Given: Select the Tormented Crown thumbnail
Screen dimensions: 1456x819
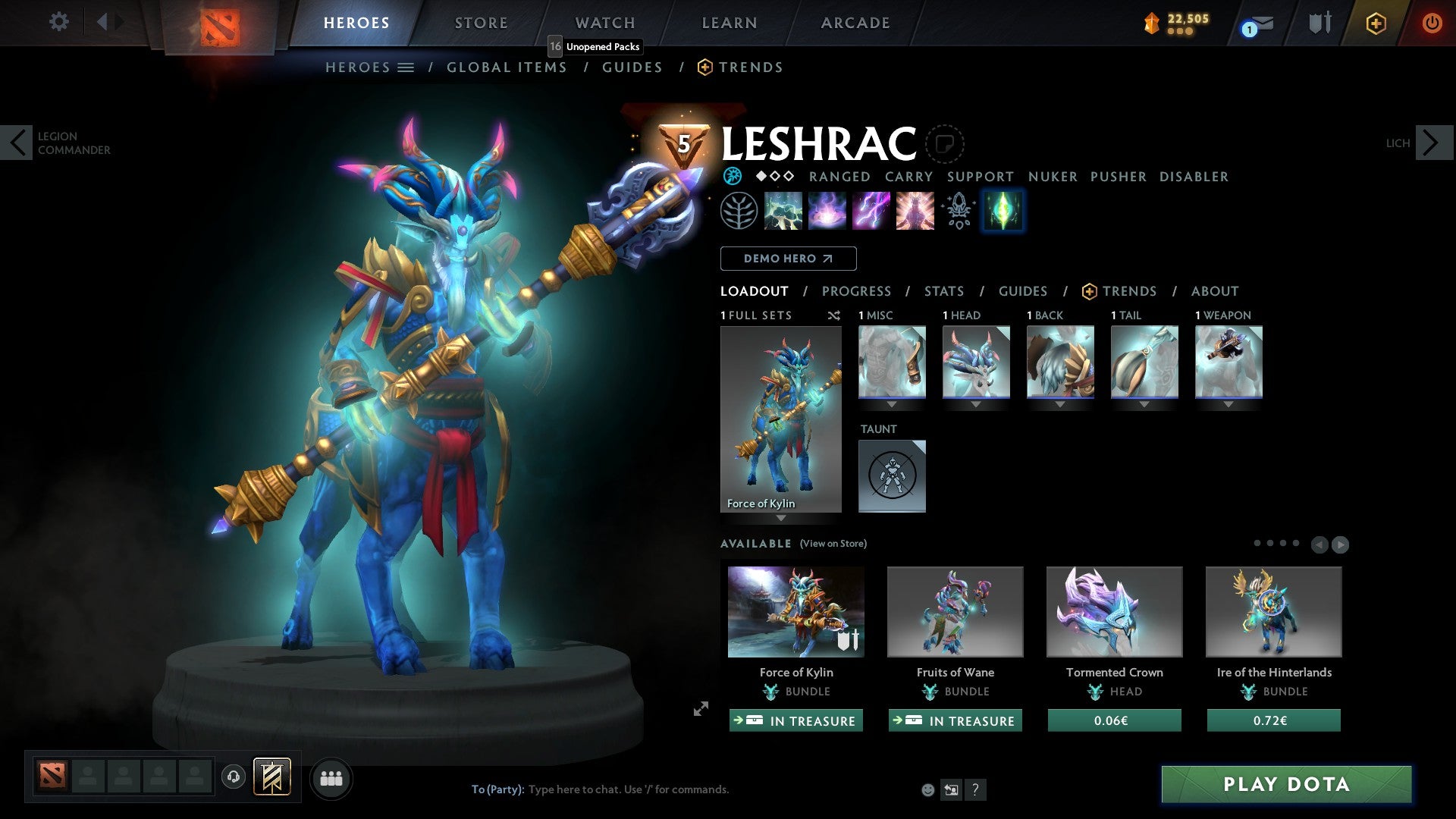Looking at the screenshot, I should point(1113,611).
